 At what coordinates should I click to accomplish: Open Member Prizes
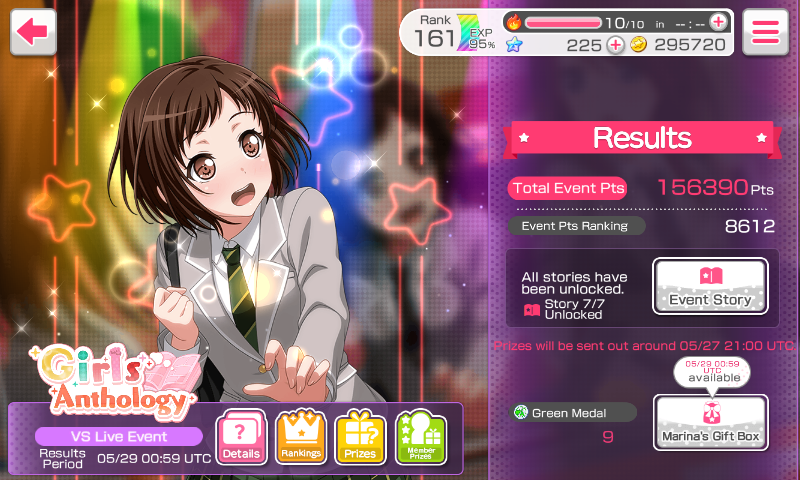click(x=420, y=437)
